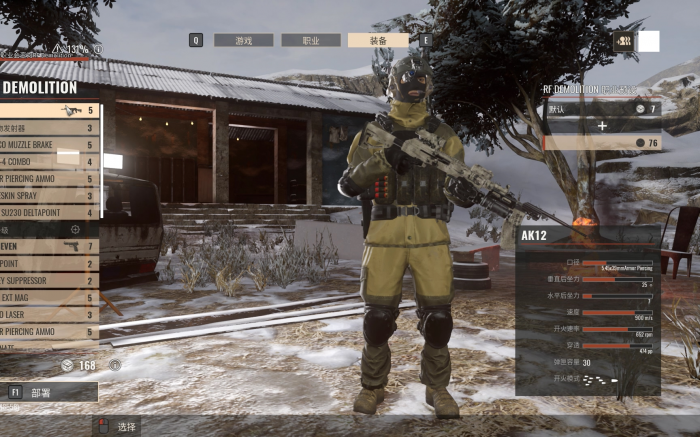Open the squad members icon
700x437 pixels.
point(623,41)
